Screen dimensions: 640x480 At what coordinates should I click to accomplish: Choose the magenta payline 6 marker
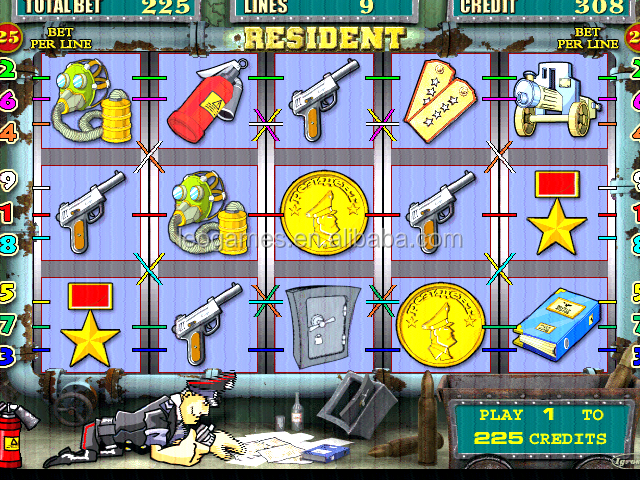[x=9, y=100]
